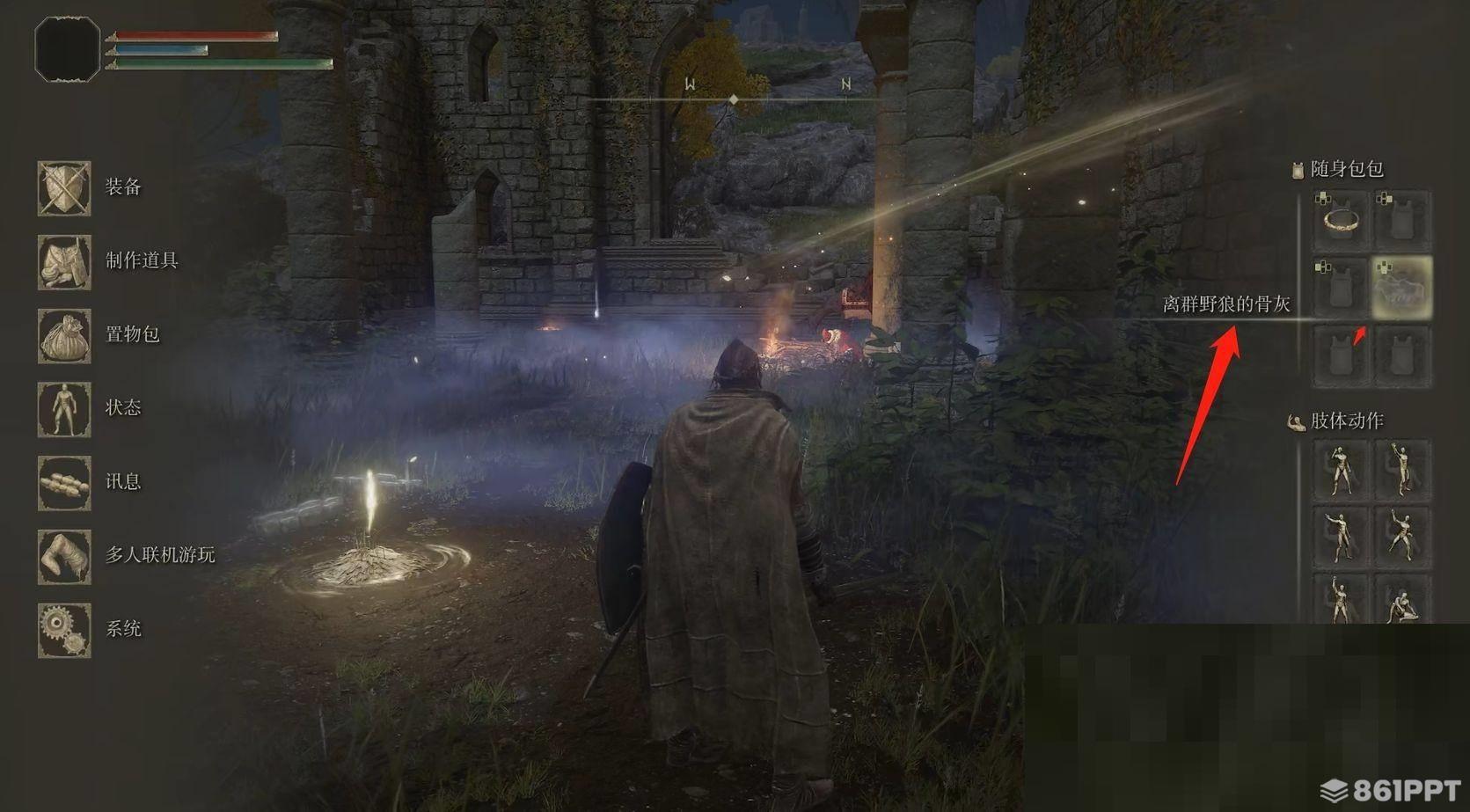Open the 制作道具 item crafting menu

[64, 261]
